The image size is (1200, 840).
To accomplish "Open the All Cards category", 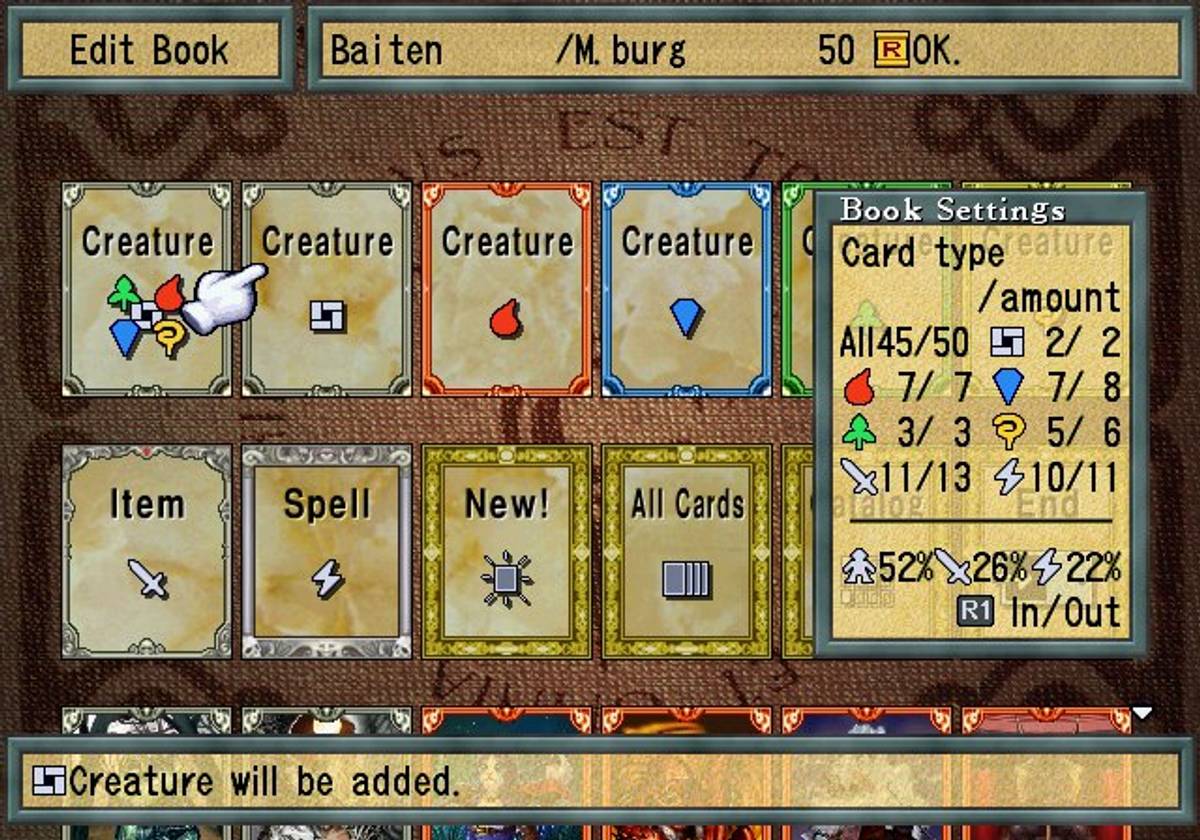I will 686,551.
